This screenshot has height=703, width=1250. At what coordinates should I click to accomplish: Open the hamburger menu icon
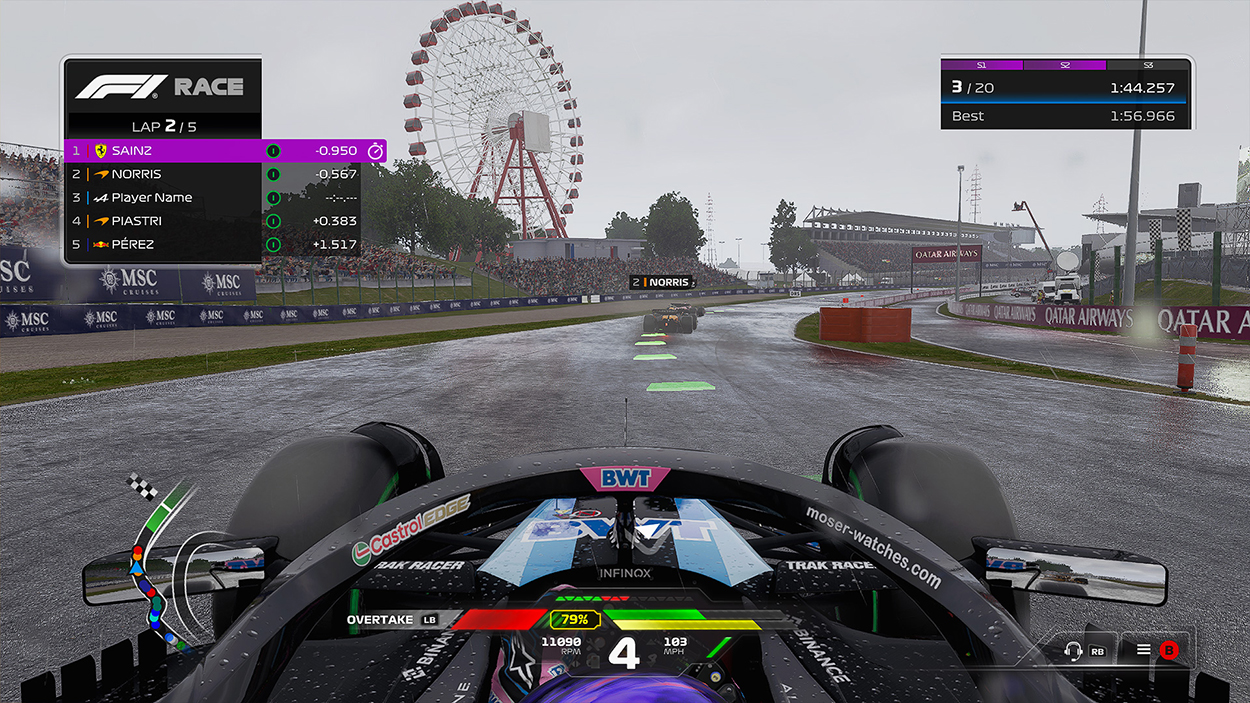(1144, 650)
